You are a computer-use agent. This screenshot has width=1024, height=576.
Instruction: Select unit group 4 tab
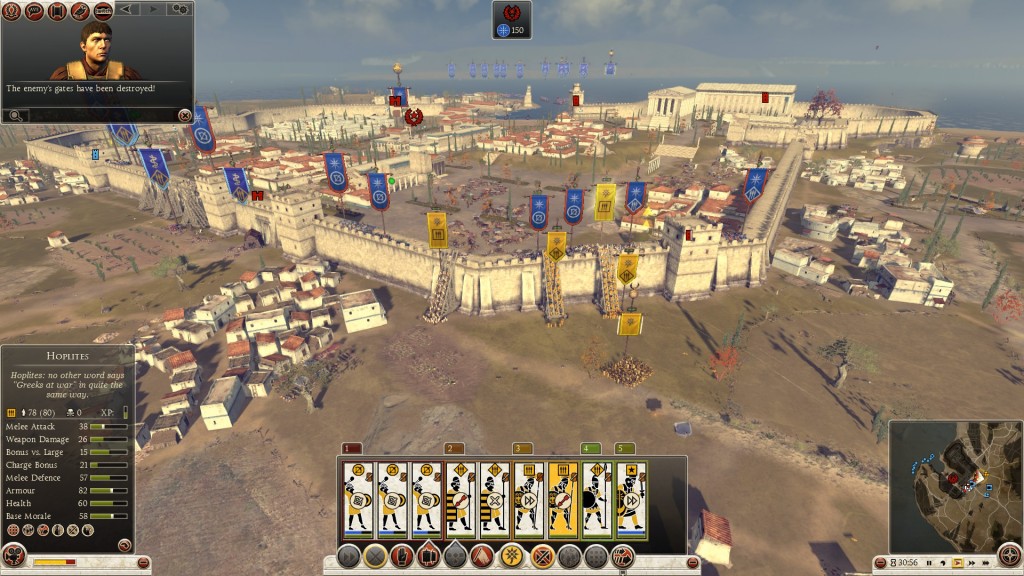click(590, 448)
